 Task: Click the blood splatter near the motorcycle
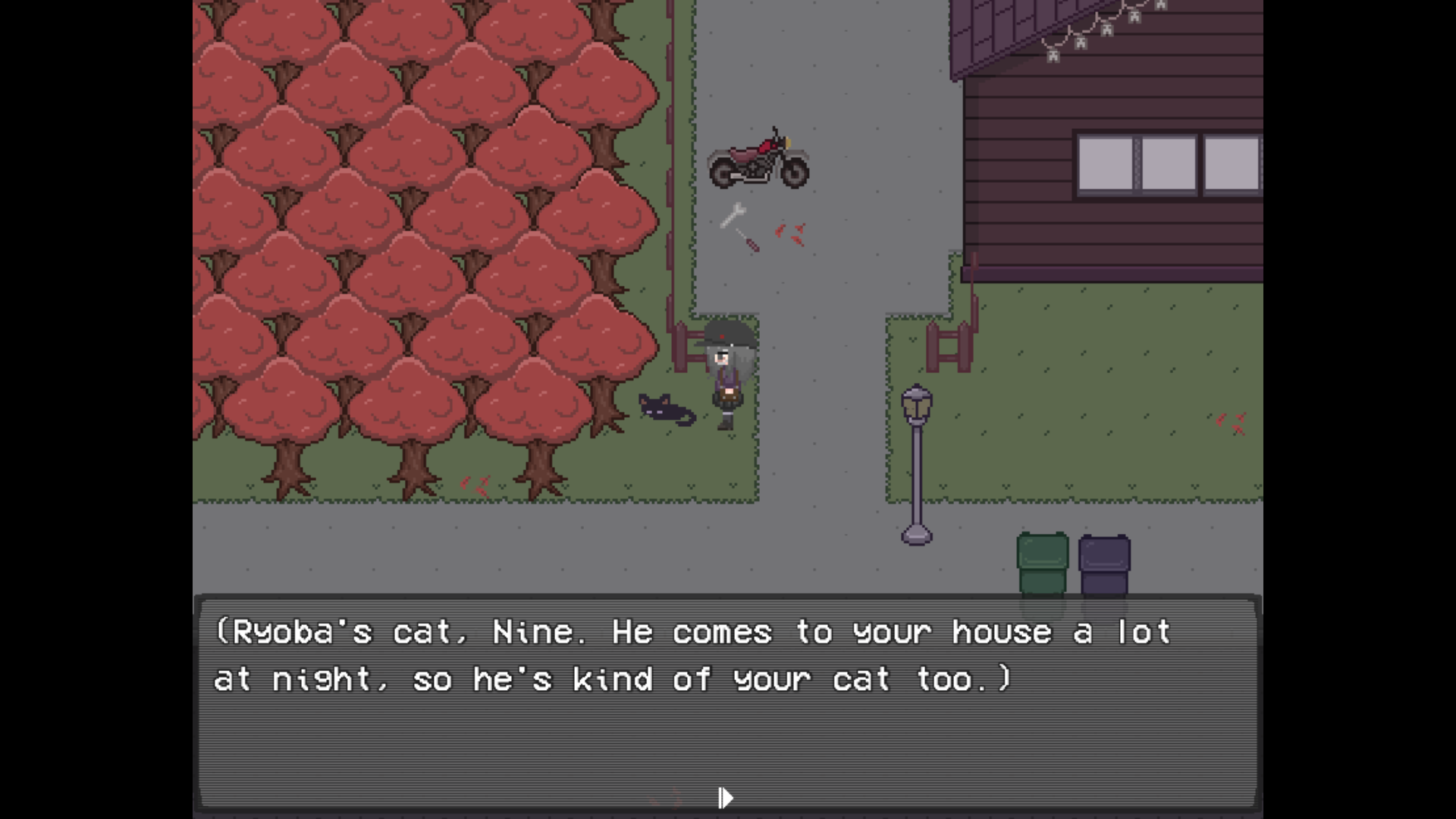(790, 231)
